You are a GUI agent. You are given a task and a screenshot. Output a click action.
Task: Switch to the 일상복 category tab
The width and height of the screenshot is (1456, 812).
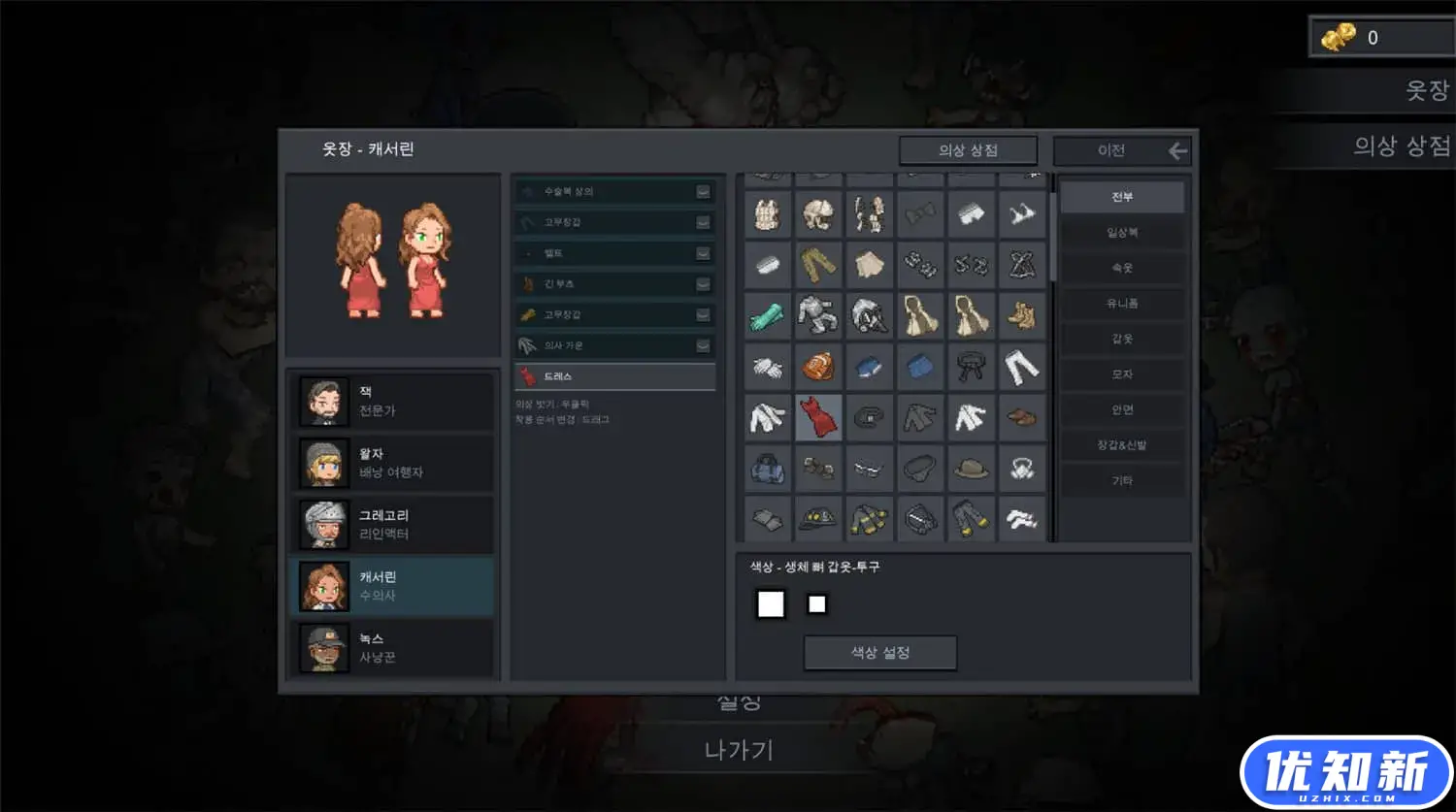1122,233
